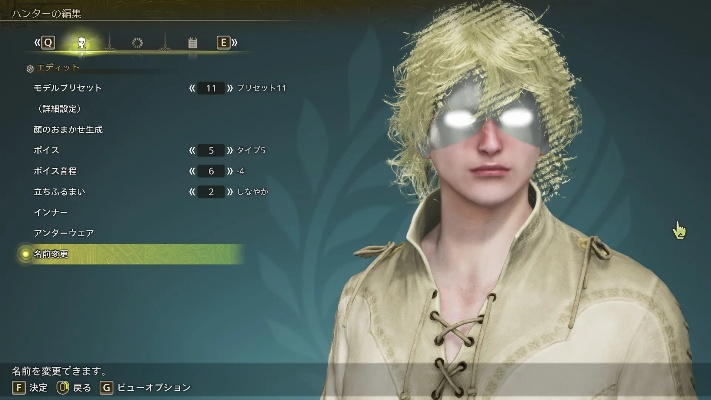Choose 名前変更 to change the name
Screen dimensions: 711x400
[54, 254]
